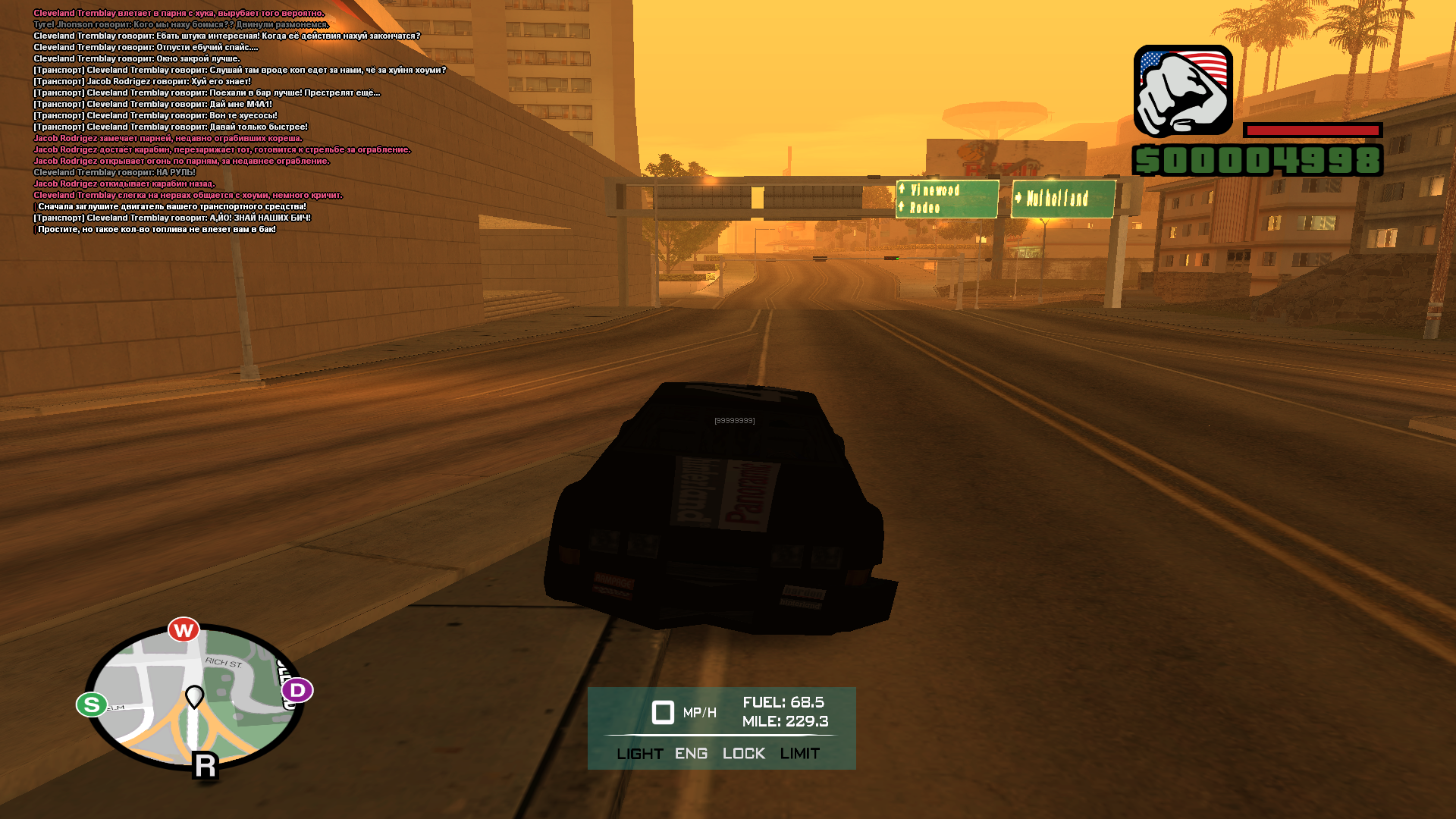1456x819 pixels.
Task: Click the fist weapon icon
Action: pyautogui.click(x=1183, y=91)
